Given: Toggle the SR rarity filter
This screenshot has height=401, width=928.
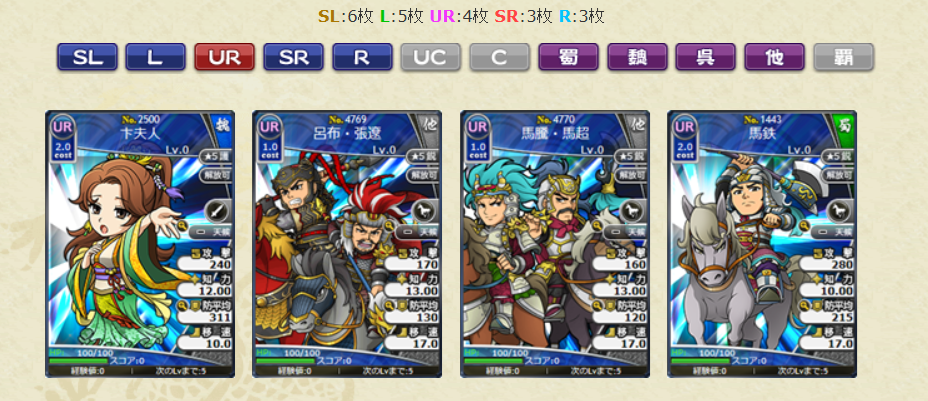Looking at the screenshot, I should coord(293,57).
